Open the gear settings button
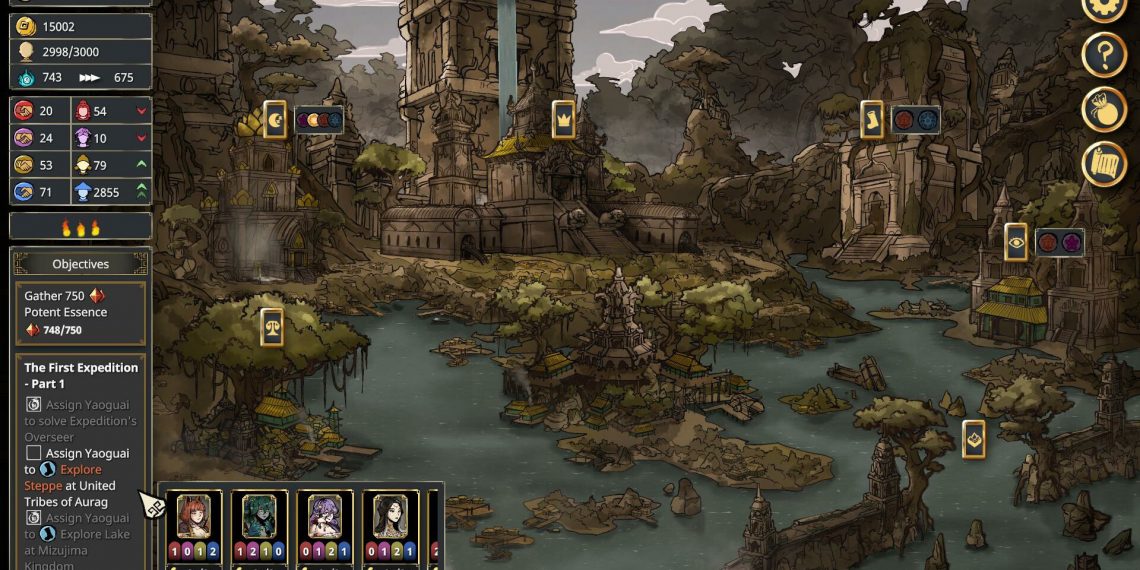The image size is (1140, 570). 1104,6
